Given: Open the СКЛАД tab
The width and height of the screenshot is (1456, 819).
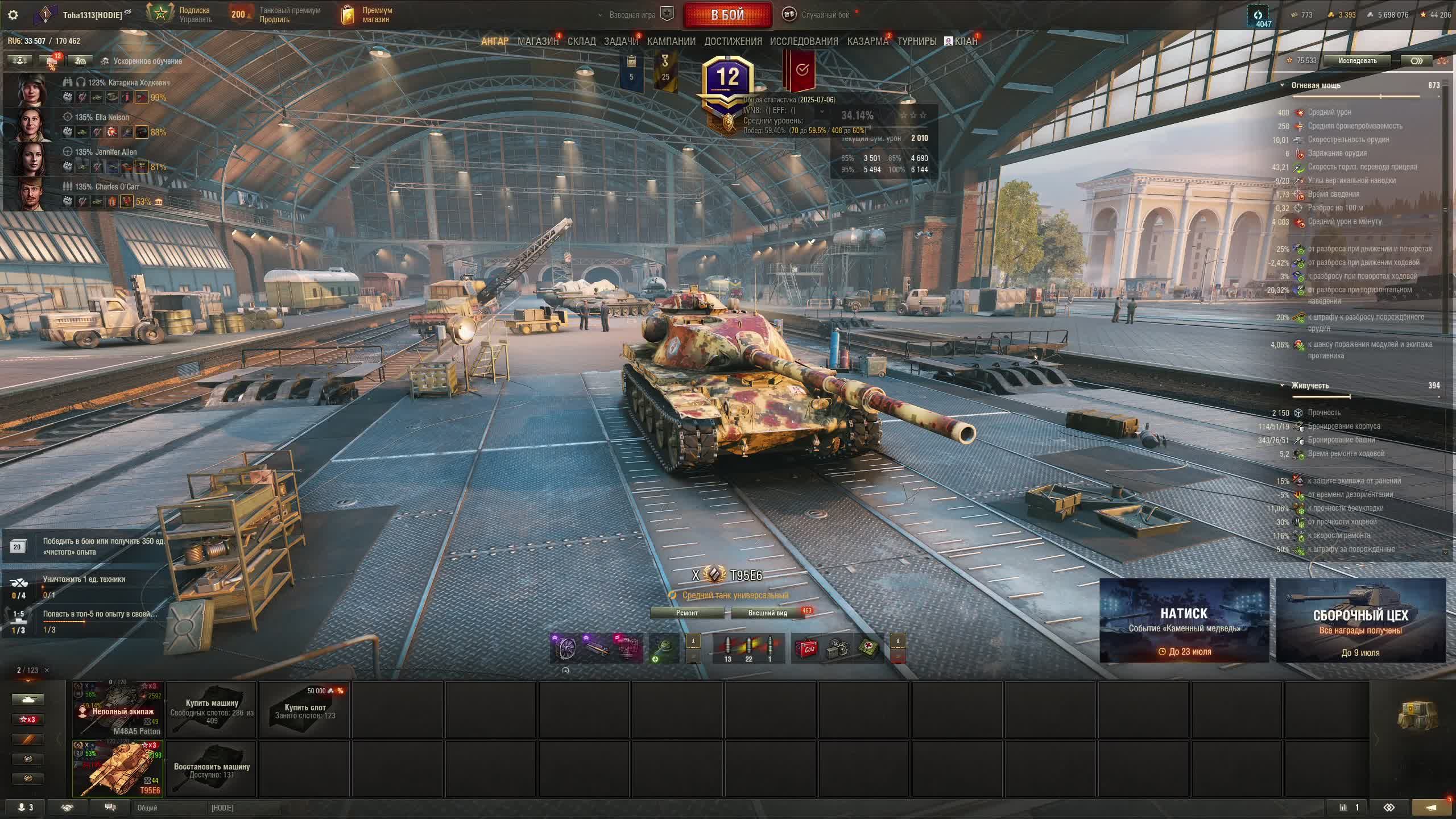Looking at the screenshot, I should pos(581,42).
